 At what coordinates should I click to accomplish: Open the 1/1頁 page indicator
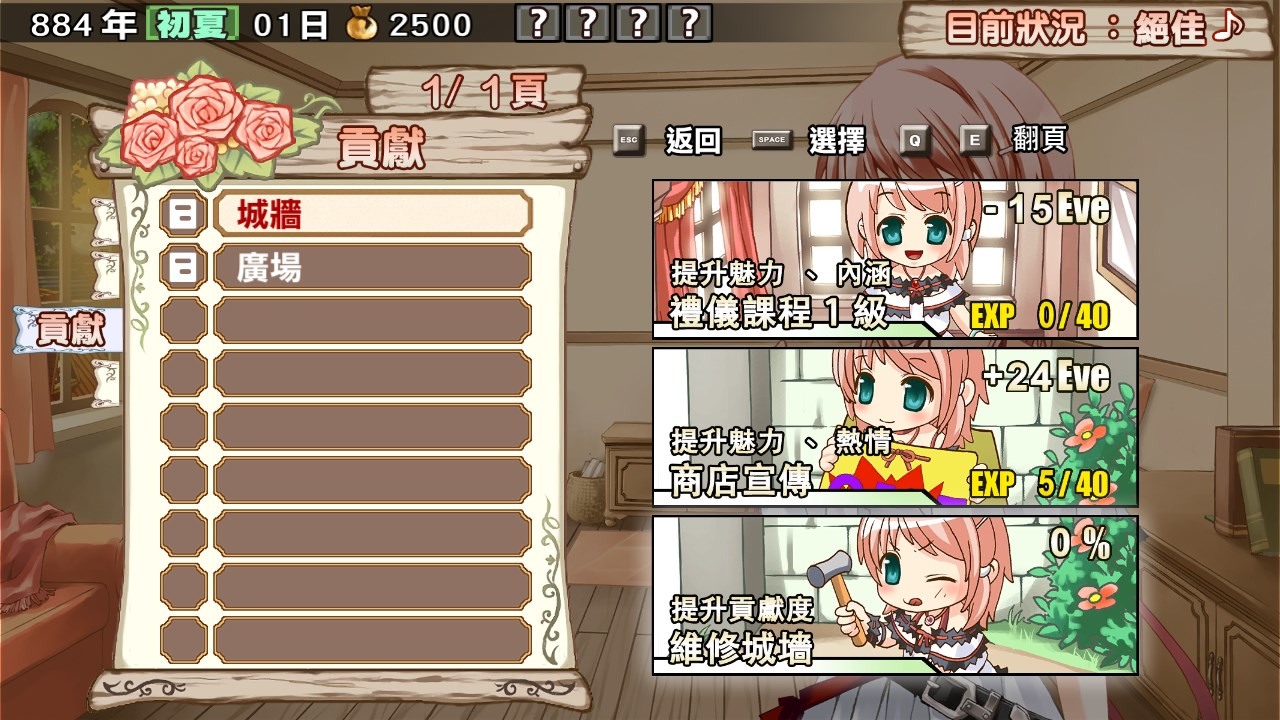[x=483, y=90]
